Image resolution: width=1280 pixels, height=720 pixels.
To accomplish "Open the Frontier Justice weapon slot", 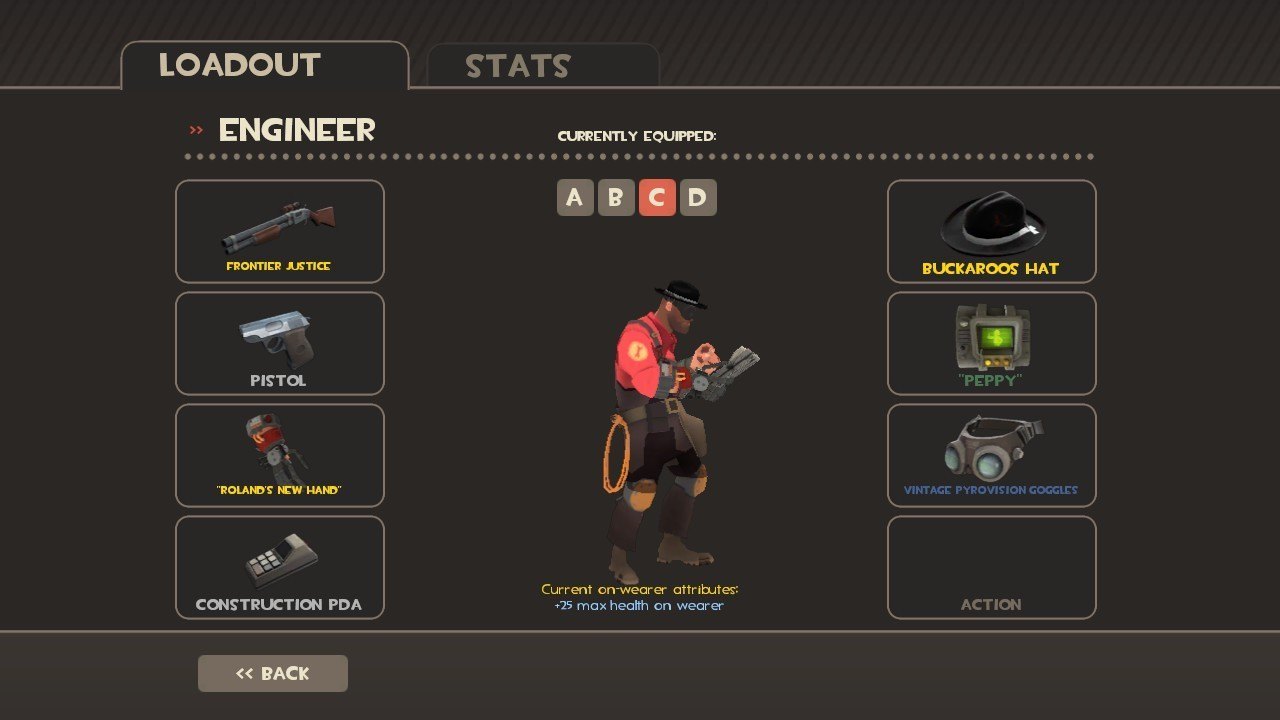I will pyautogui.click(x=280, y=232).
